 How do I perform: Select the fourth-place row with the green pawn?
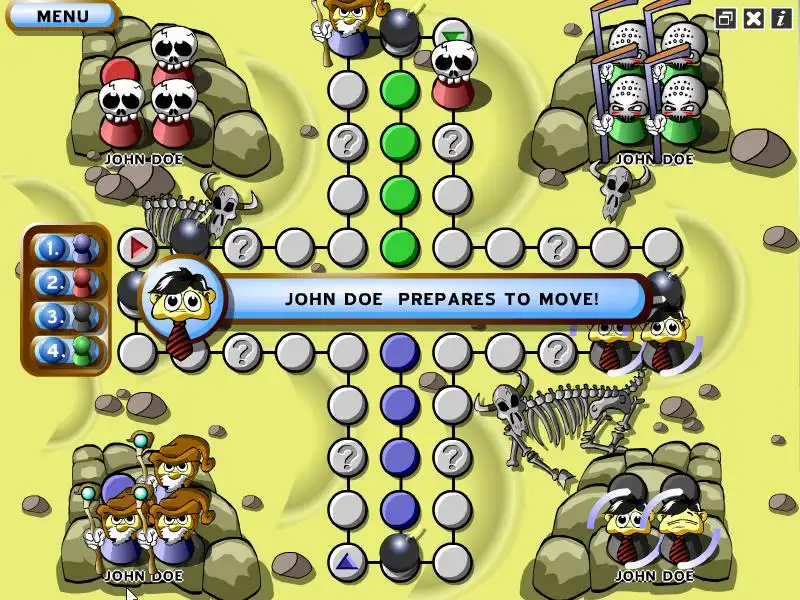click(x=67, y=351)
